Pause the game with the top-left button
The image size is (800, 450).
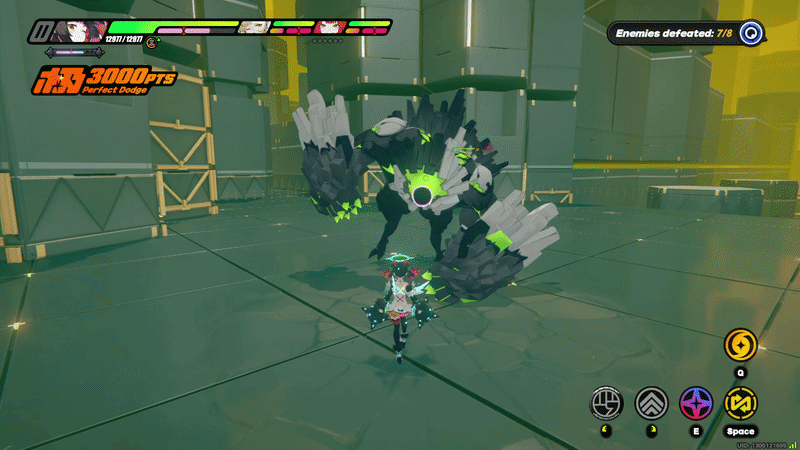(x=41, y=30)
